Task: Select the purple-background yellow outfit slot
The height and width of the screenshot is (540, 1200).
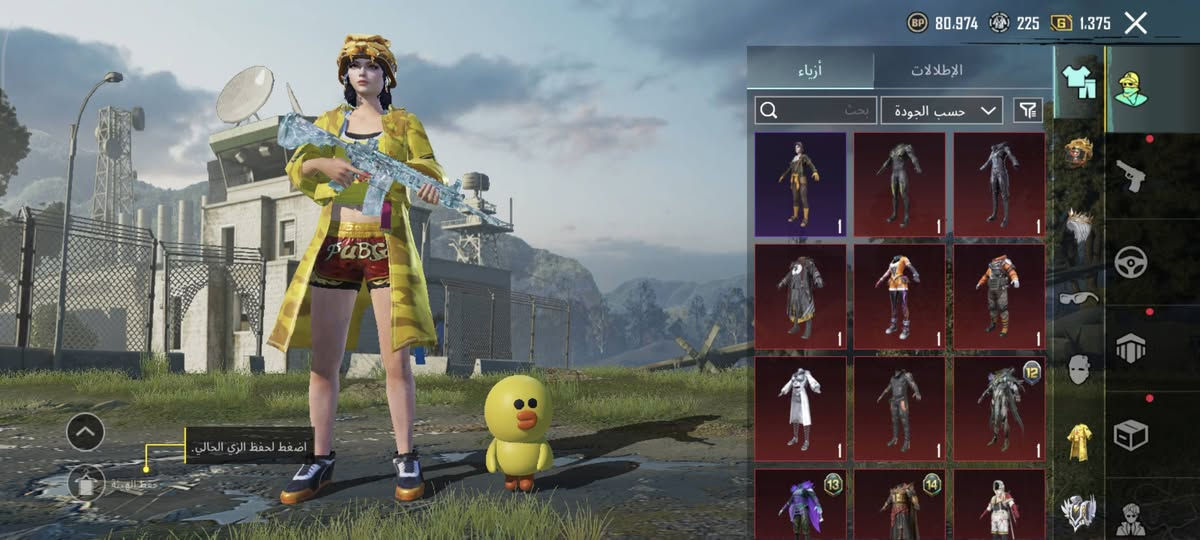Action: pos(800,185)
